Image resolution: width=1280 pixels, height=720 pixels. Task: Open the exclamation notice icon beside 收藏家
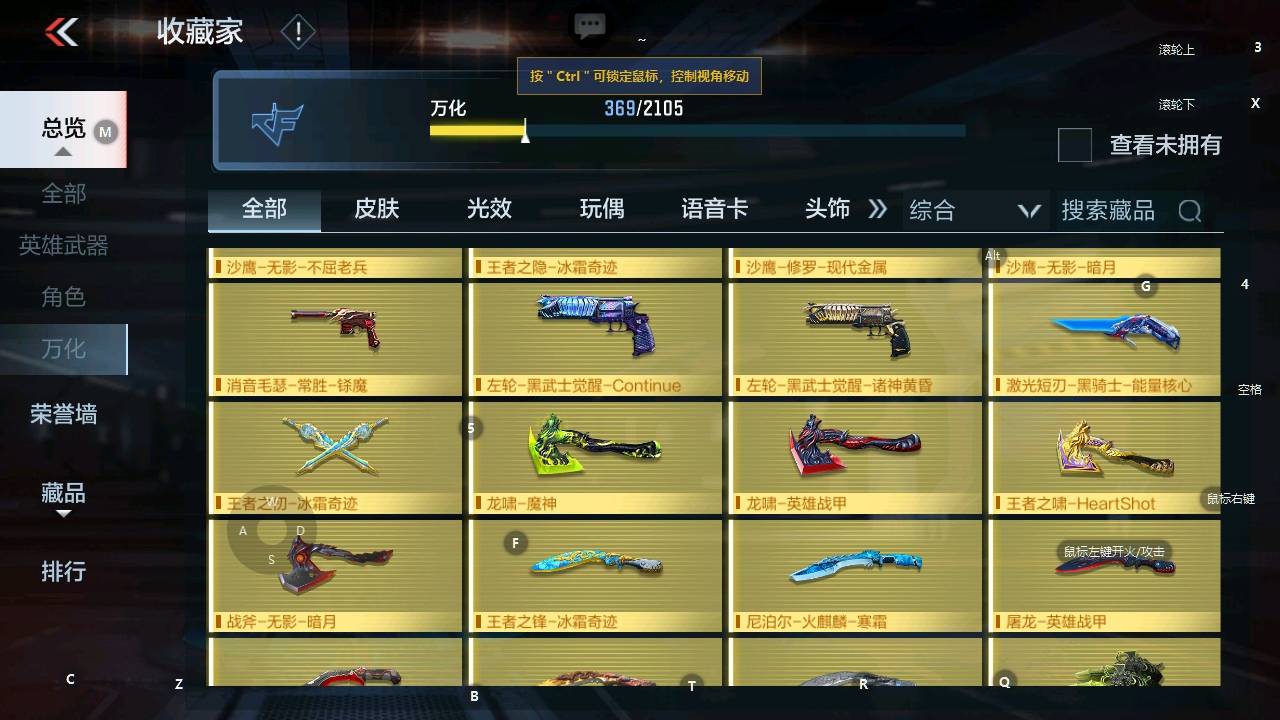pos(297,31)
